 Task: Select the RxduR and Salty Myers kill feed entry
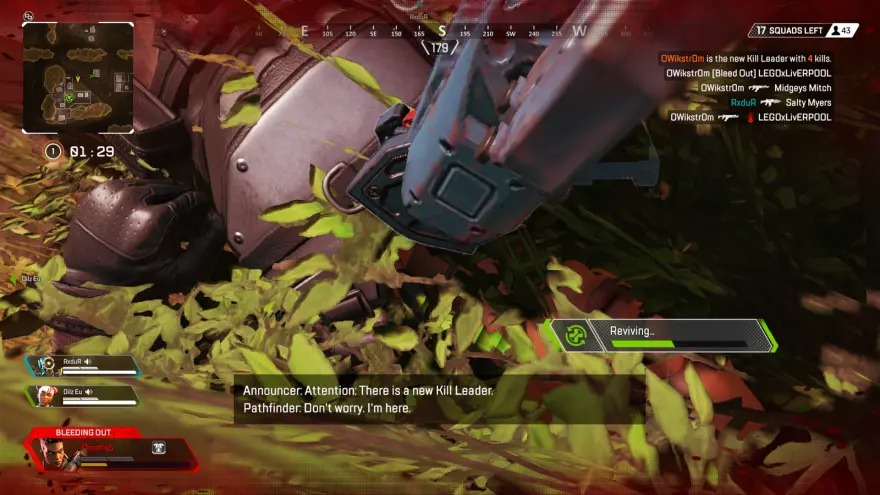pyautogui.click(x=780, y=102)
